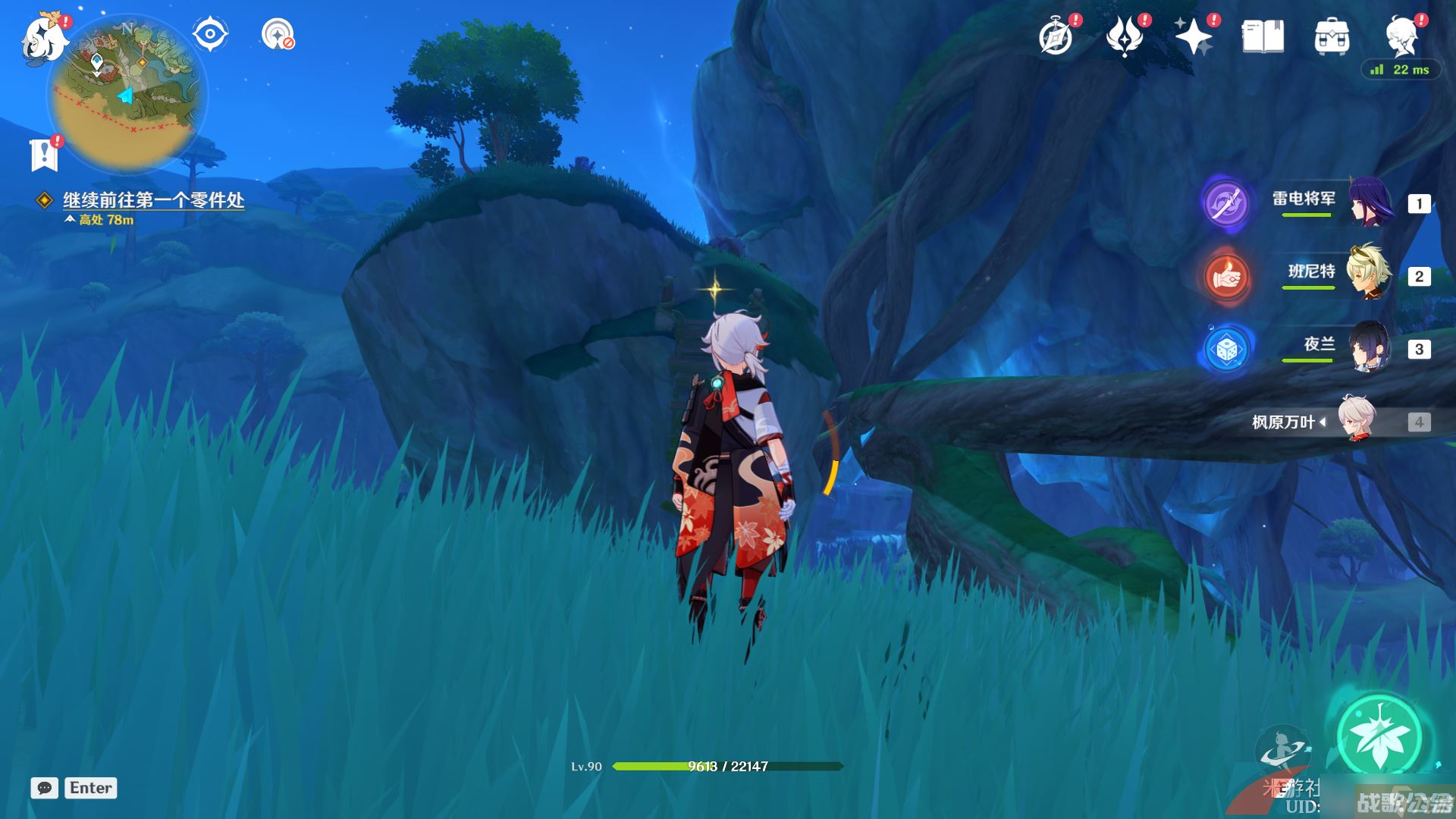
Task: Open the character profile head icon
Action: pyautogui.click(x=1401, y=36)
